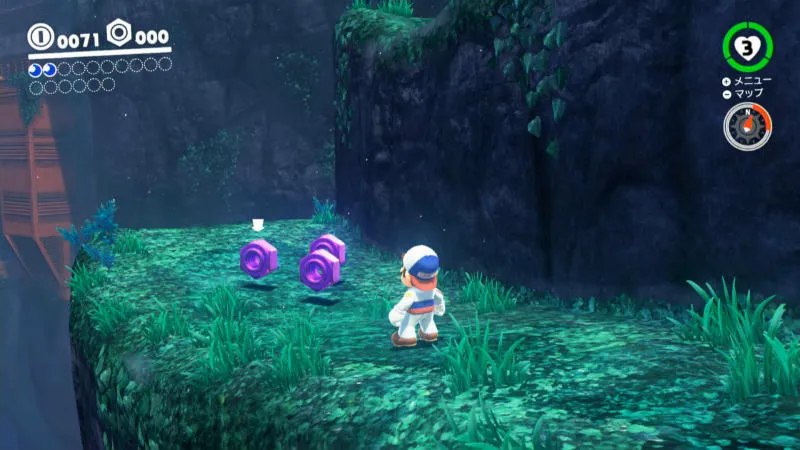Open the Power Moon tracker row
The height and width of the screenshot is (450, 800).
point(99,68)
